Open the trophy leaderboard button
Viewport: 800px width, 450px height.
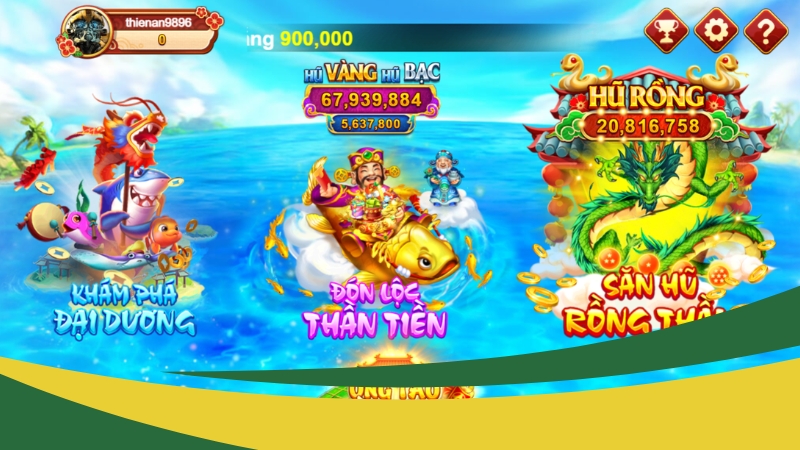[665, 31]
